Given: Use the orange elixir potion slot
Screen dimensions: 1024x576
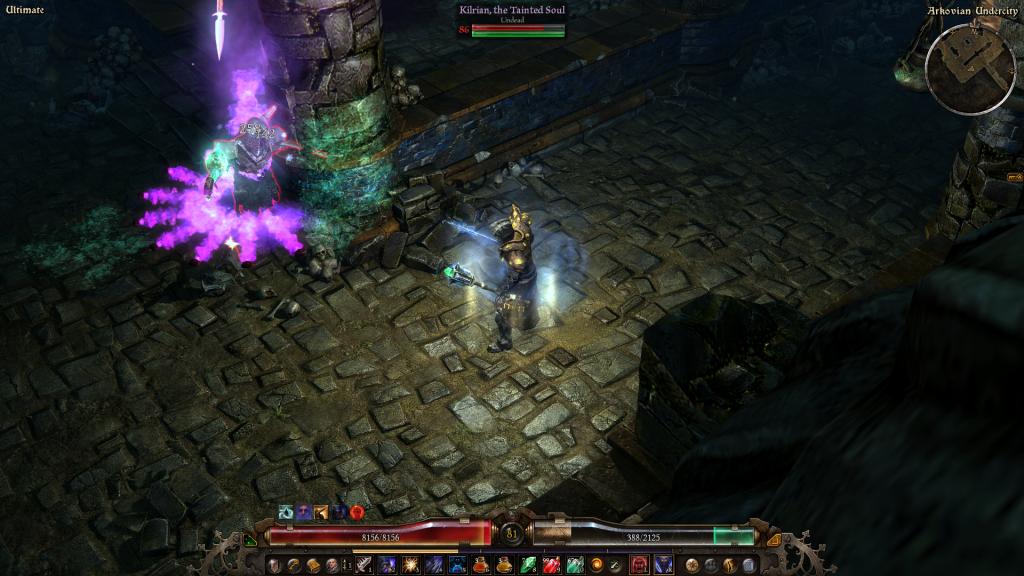Looking at the screenshot, I should 505,565.
